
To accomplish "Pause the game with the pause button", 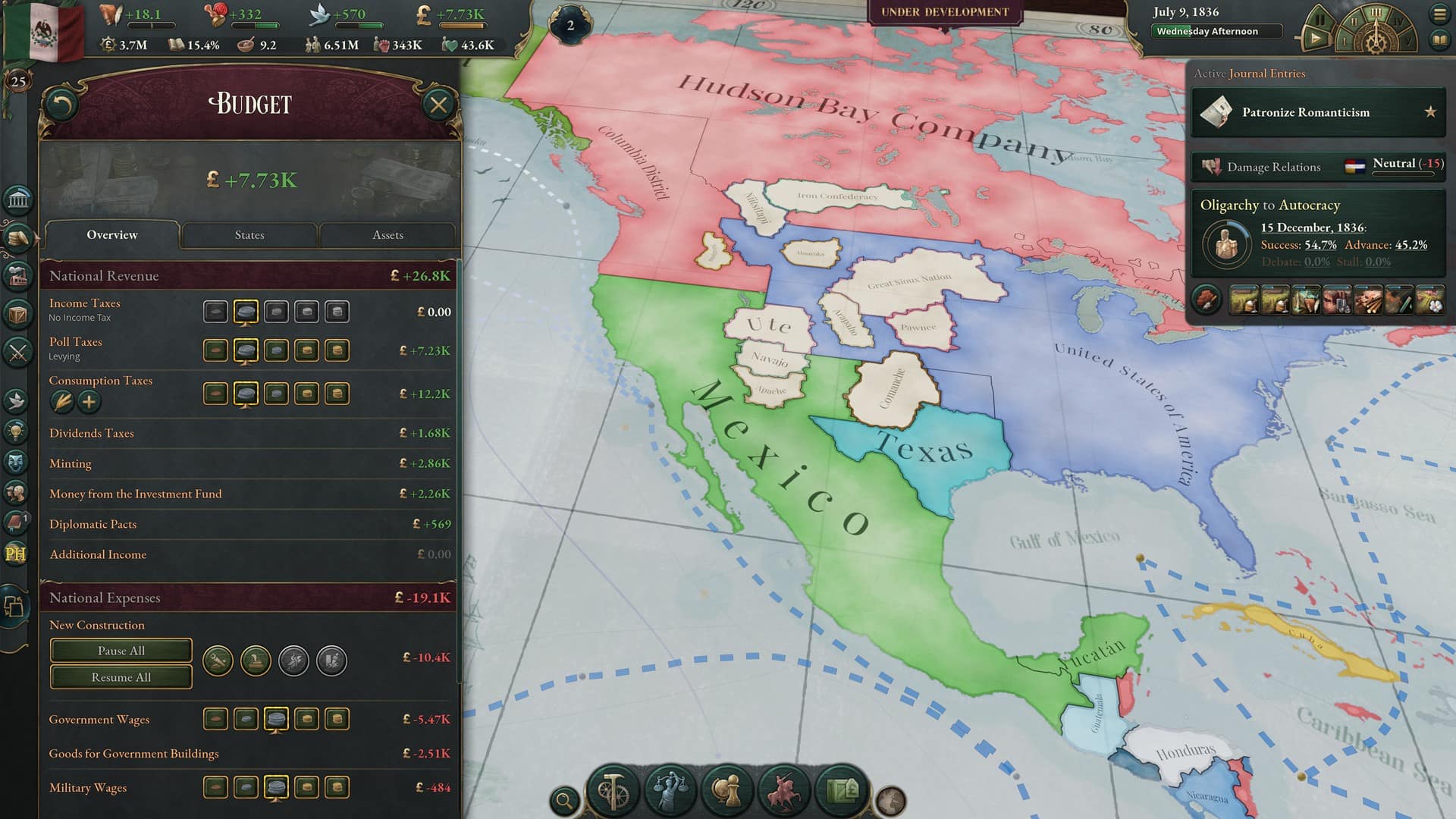I will click(1320, 17).
